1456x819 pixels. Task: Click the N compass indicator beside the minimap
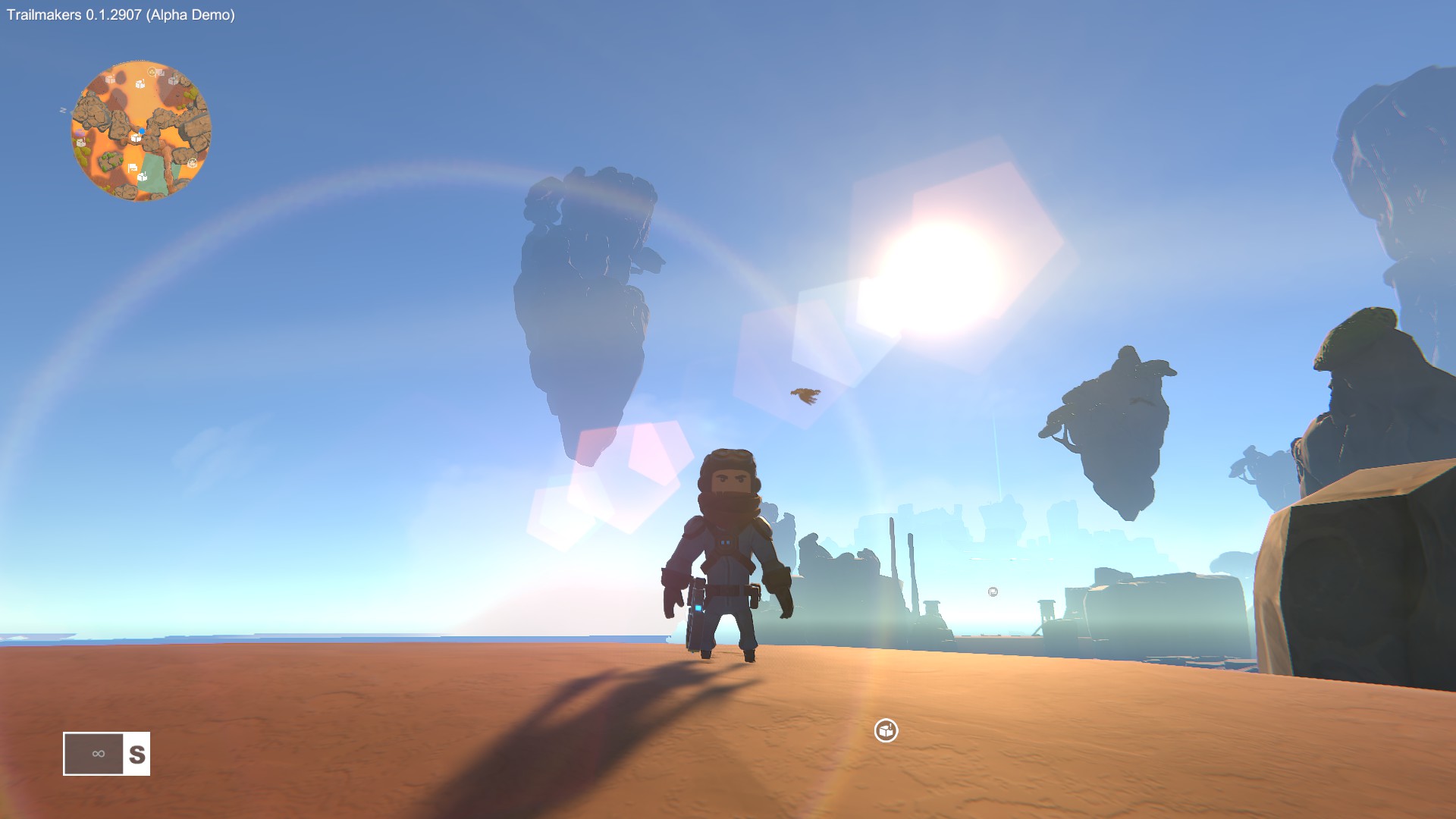[x=63, y=110]
